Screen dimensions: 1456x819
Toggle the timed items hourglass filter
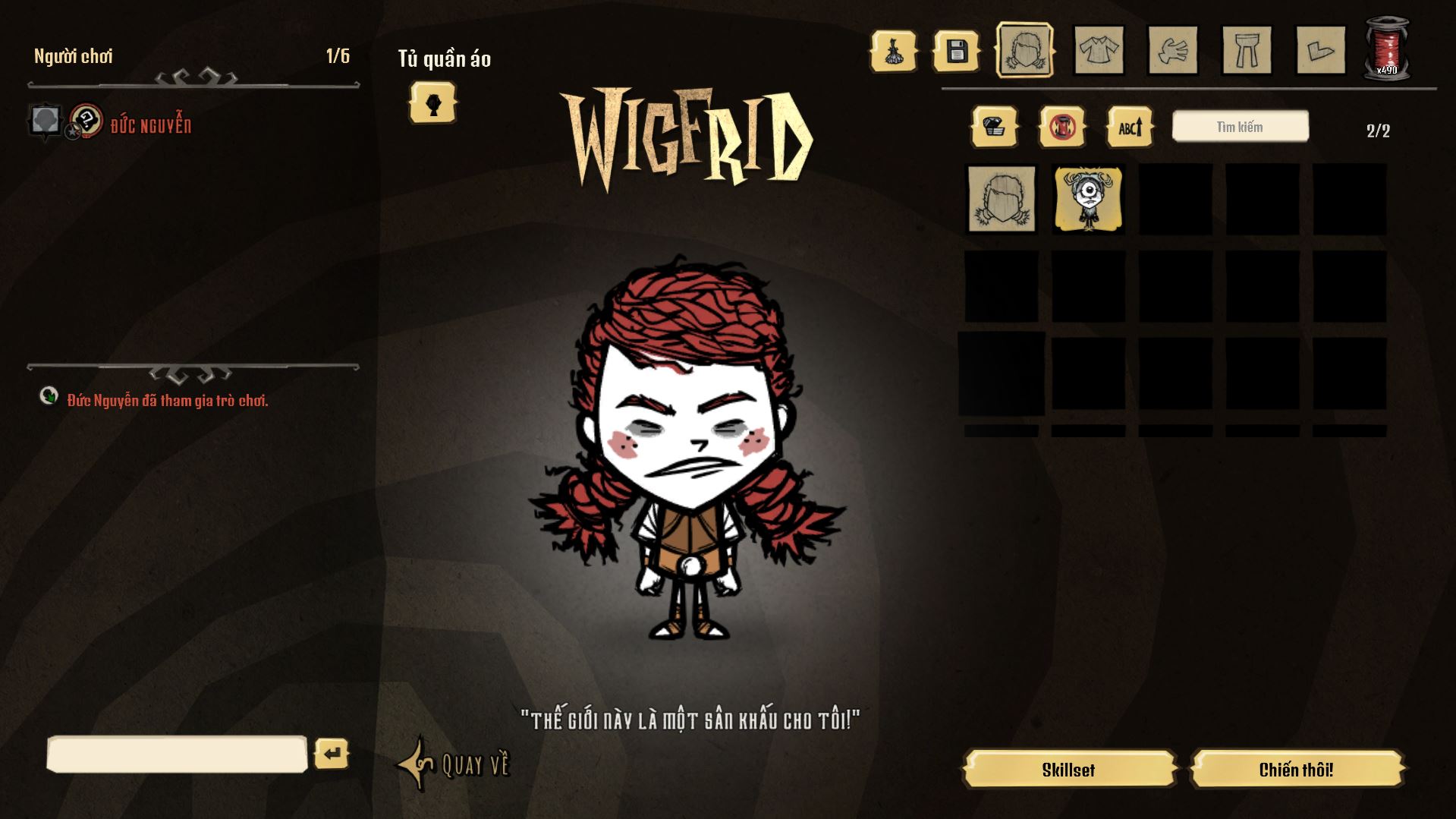tap(1062, 127)
